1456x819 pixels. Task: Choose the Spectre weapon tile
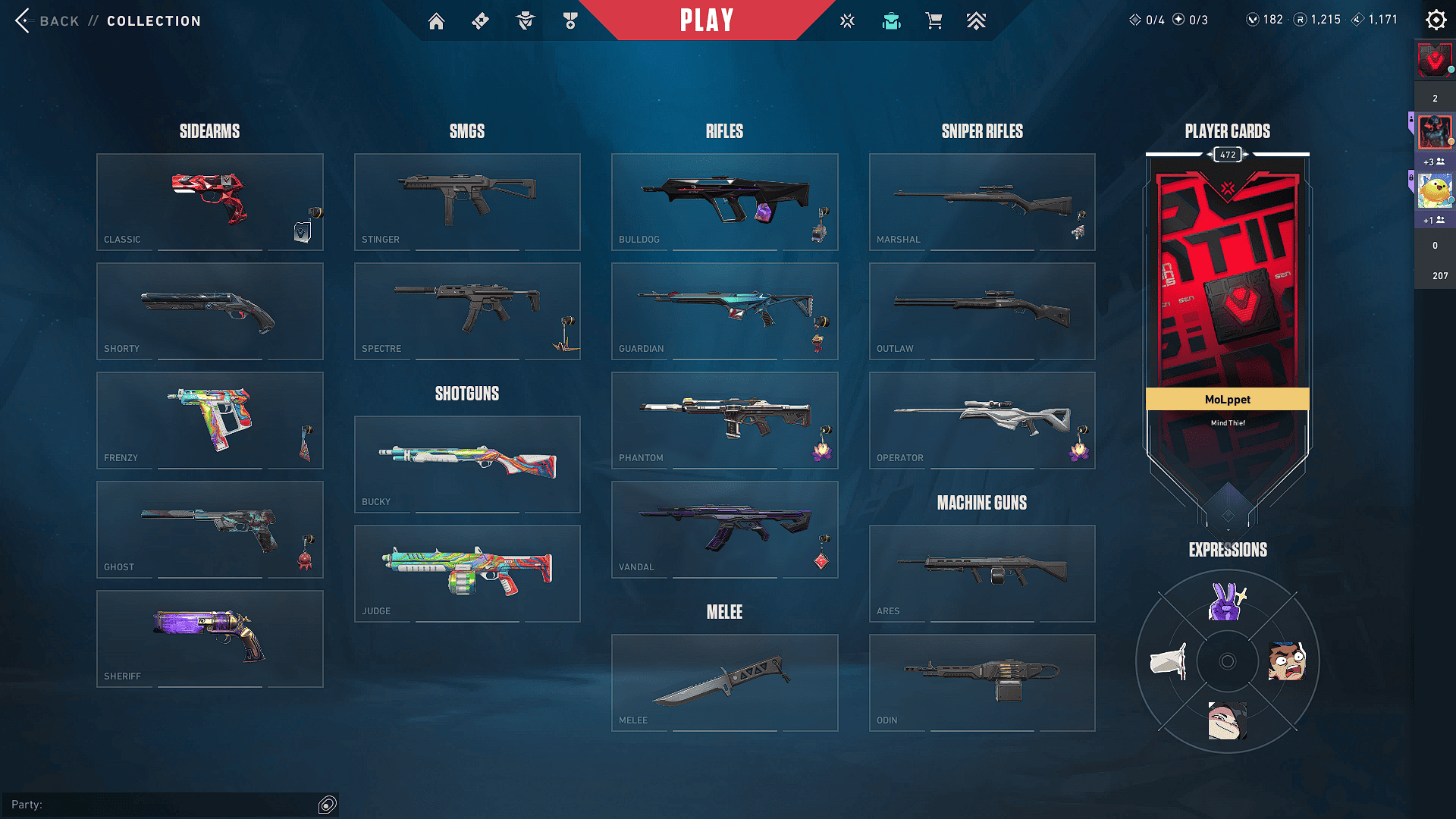coord(467,311)
